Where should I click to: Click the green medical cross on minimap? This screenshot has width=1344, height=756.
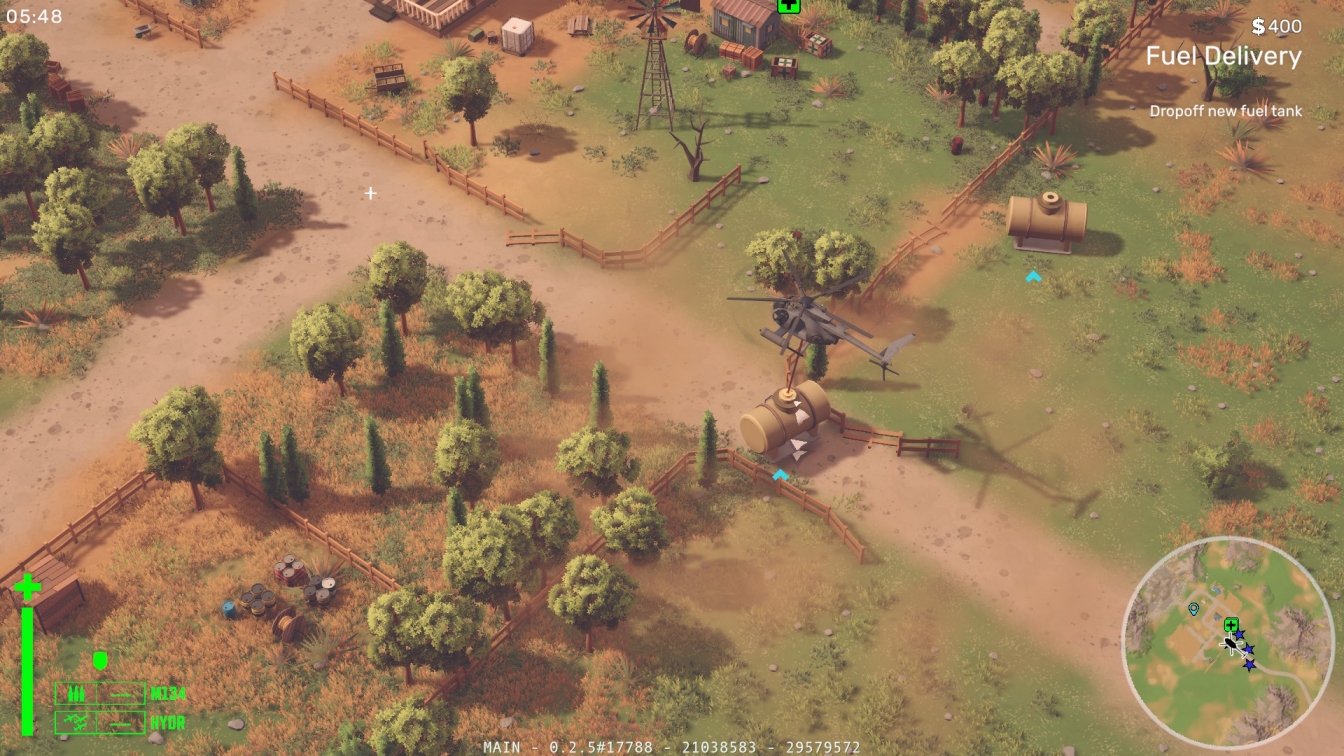coord(1231,624)
